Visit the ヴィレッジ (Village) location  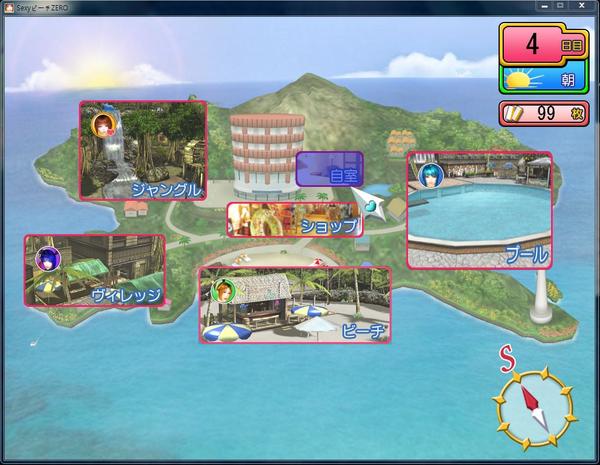(94, 271)
